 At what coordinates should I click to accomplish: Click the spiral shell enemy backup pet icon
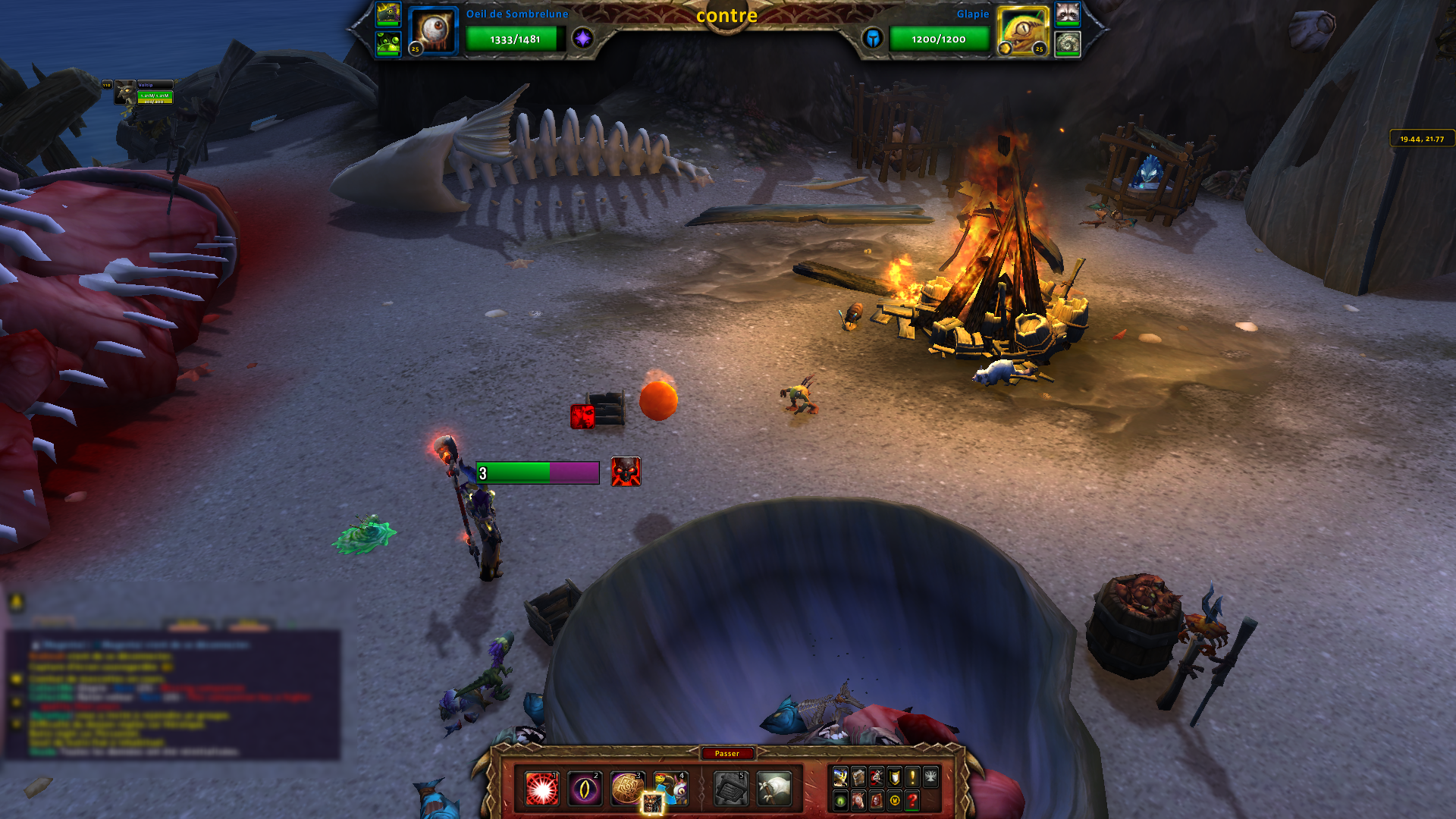point(1067,43)
